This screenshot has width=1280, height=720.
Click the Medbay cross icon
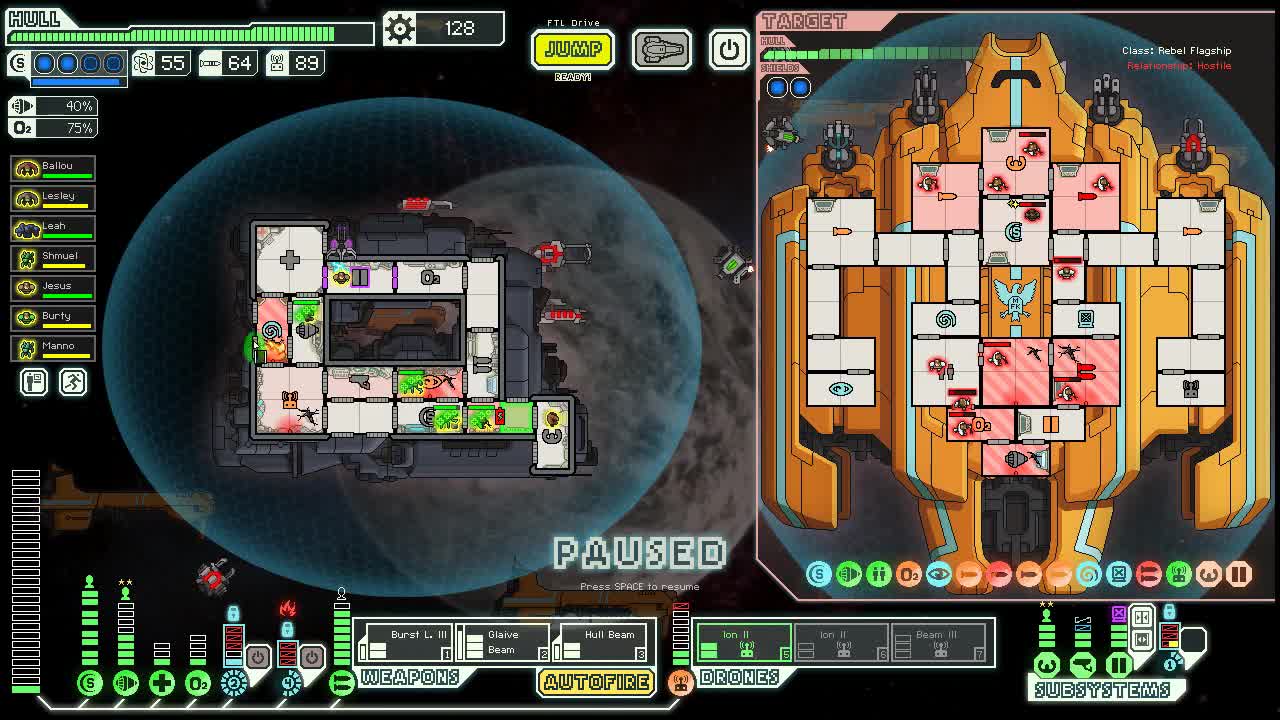point(161,683)
